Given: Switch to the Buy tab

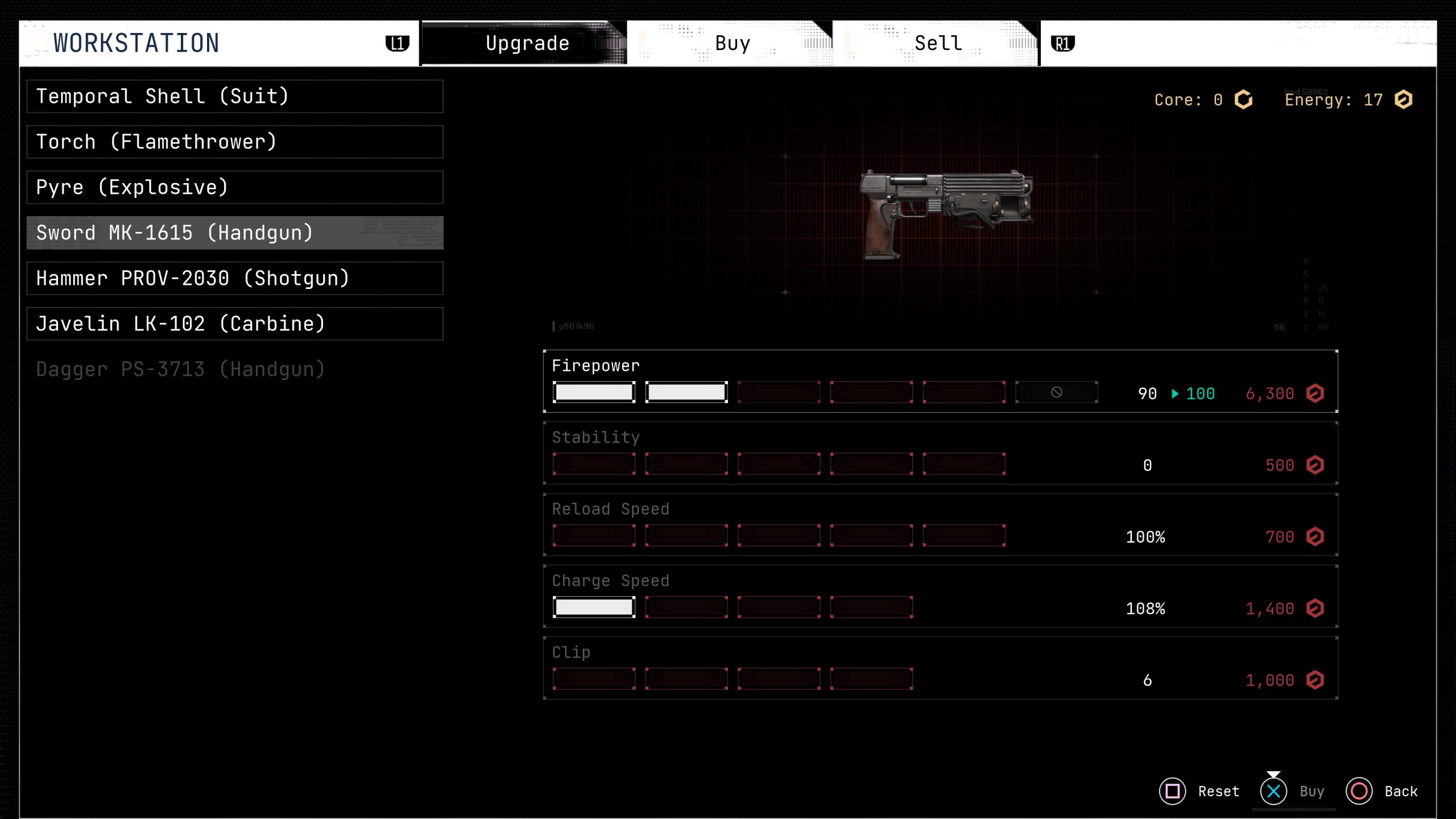Looking at the screenshot, I should coord(733,43).
